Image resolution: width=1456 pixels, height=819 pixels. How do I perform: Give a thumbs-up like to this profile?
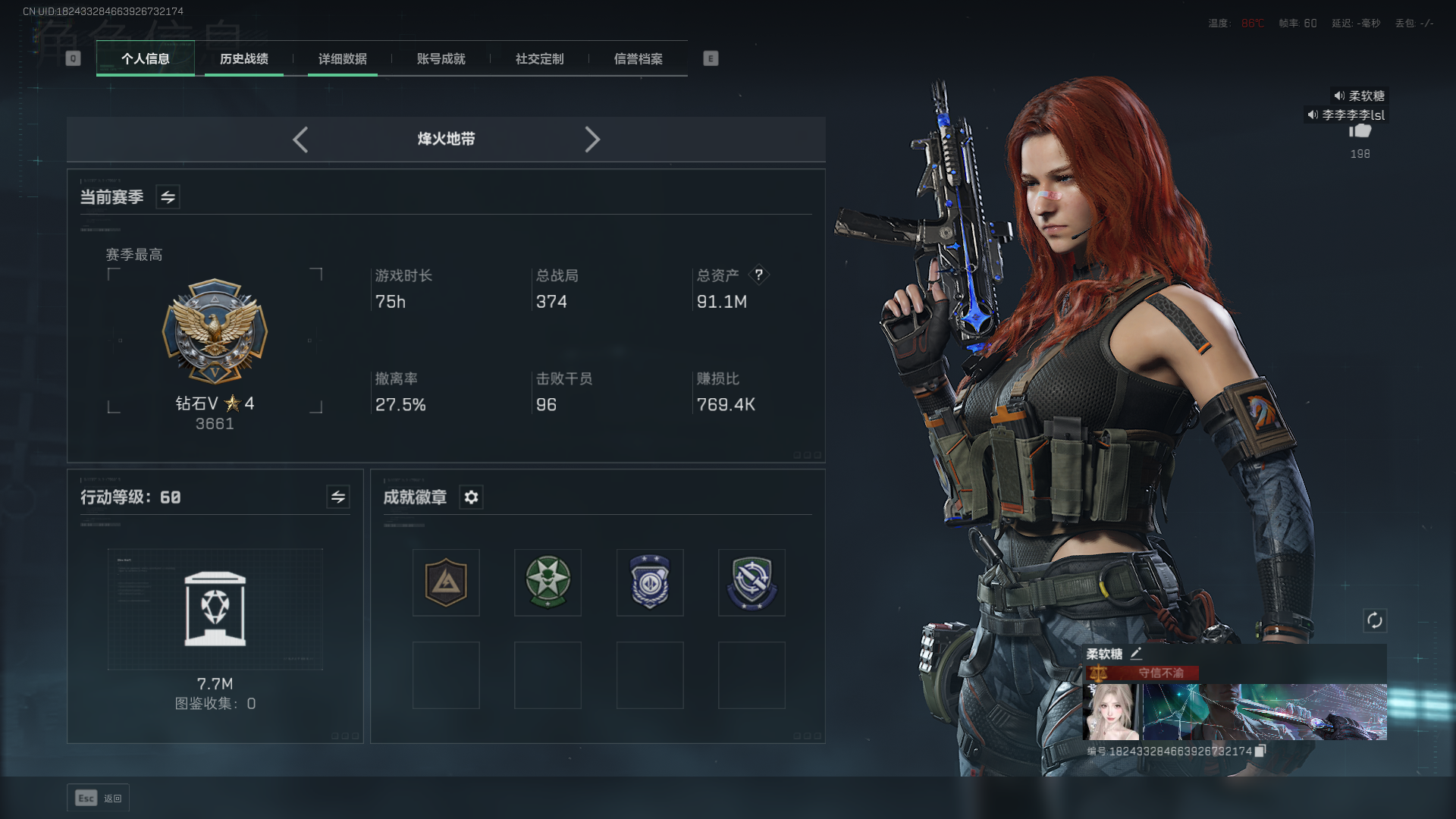[1360, 131]
